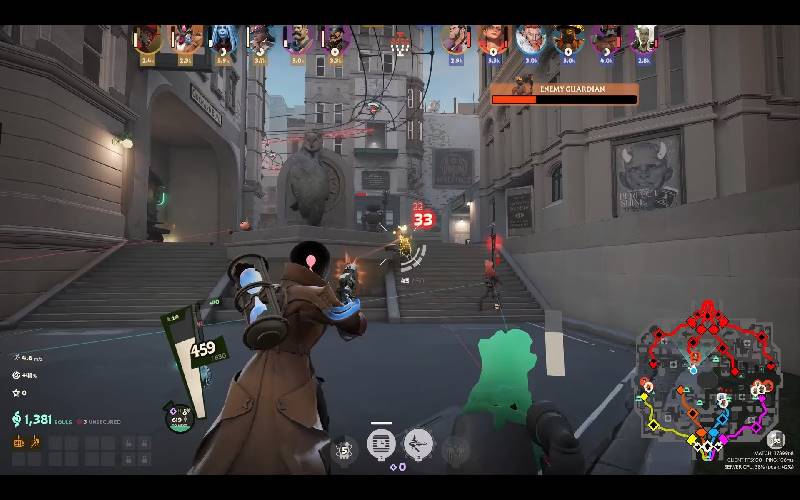Click the square icon at minimap's bottom-right corner

pyautogui.click(x=775, y=439)
